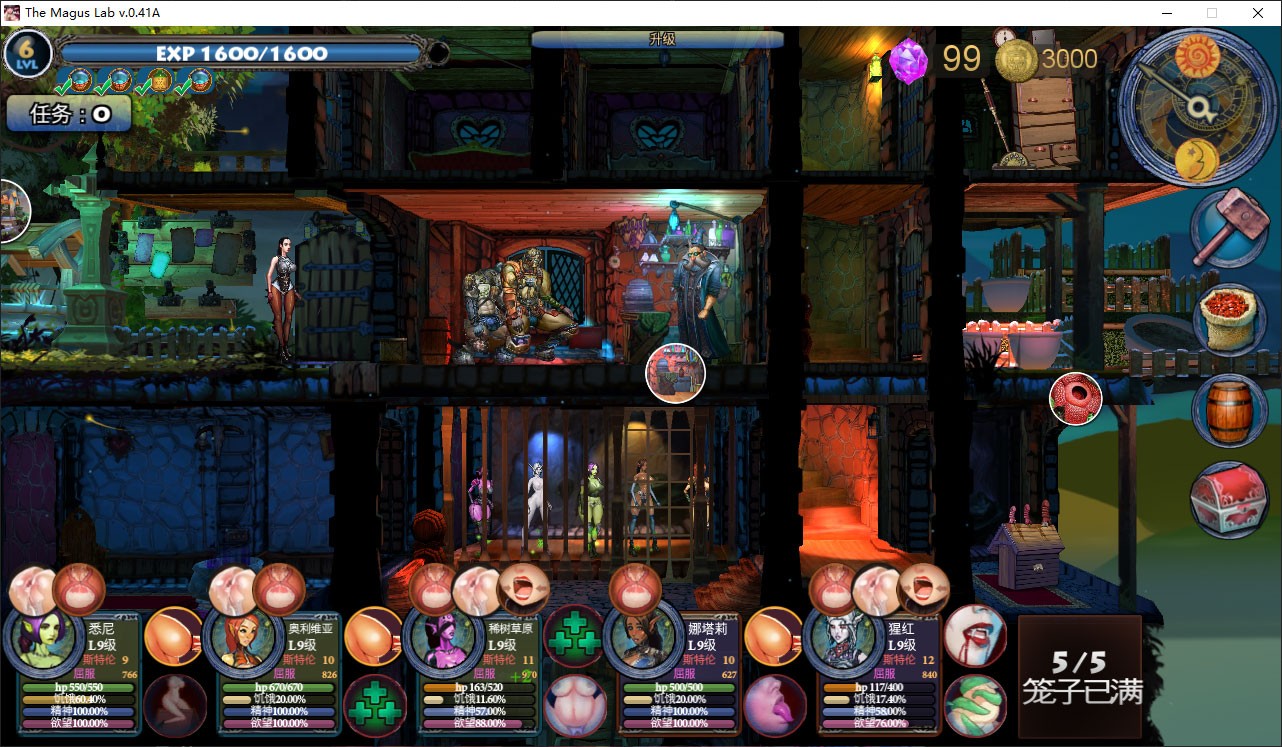
Task: Open the wooden barrel storage icon
Action: [x=1229, y=410]
